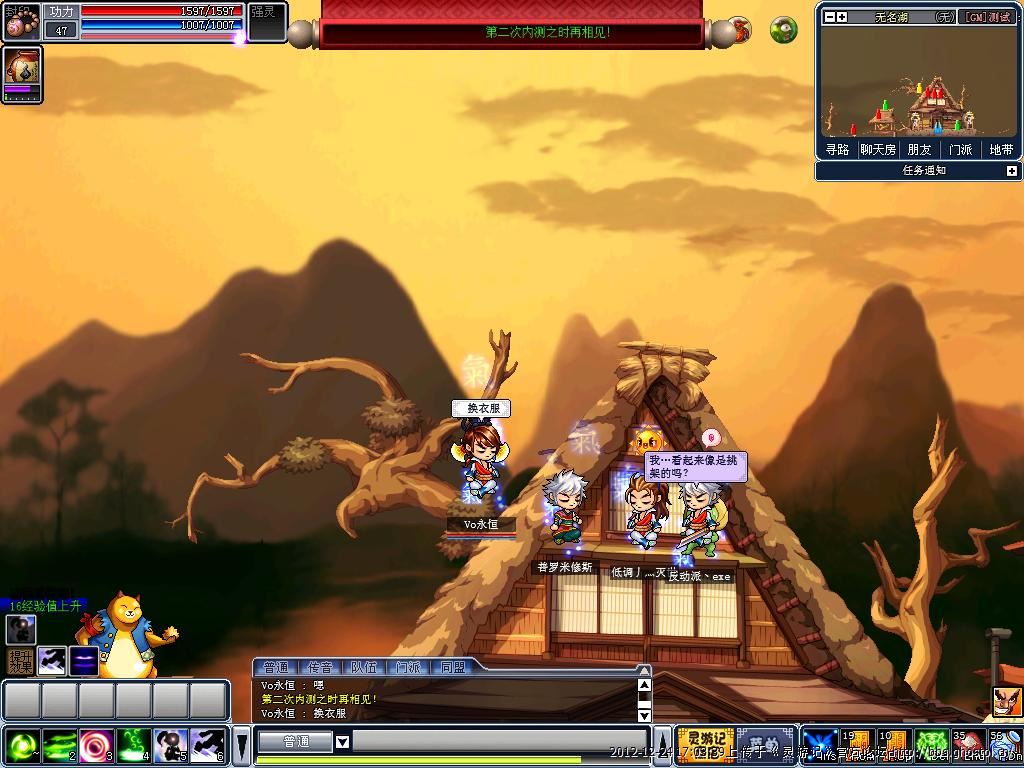Image resolution: width=1024 pixels, height=768 pixels.
Task: Open the 地带 zone button
Action: 1001,150
